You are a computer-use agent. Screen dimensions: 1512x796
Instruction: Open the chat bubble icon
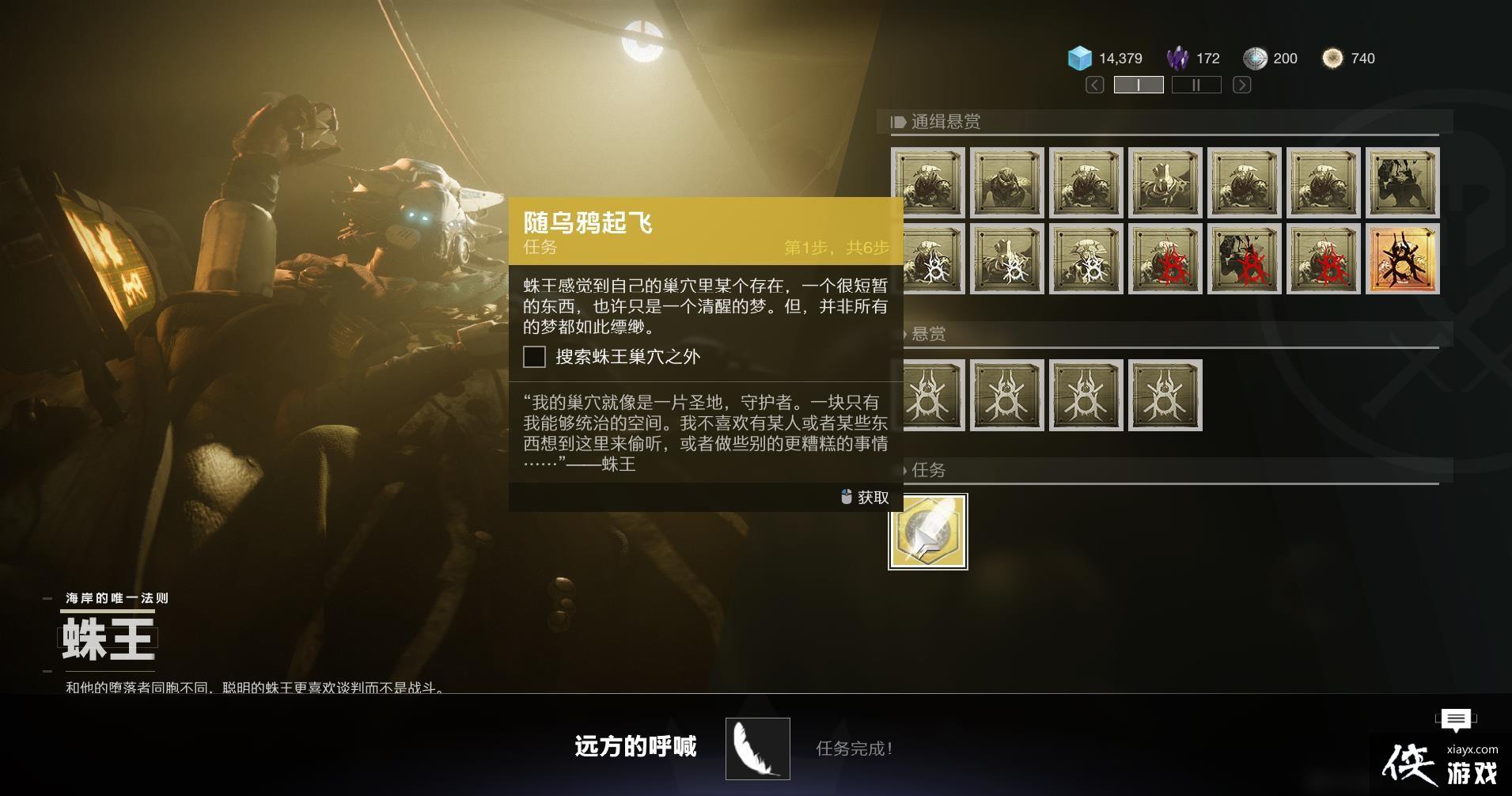(1455, 719)
